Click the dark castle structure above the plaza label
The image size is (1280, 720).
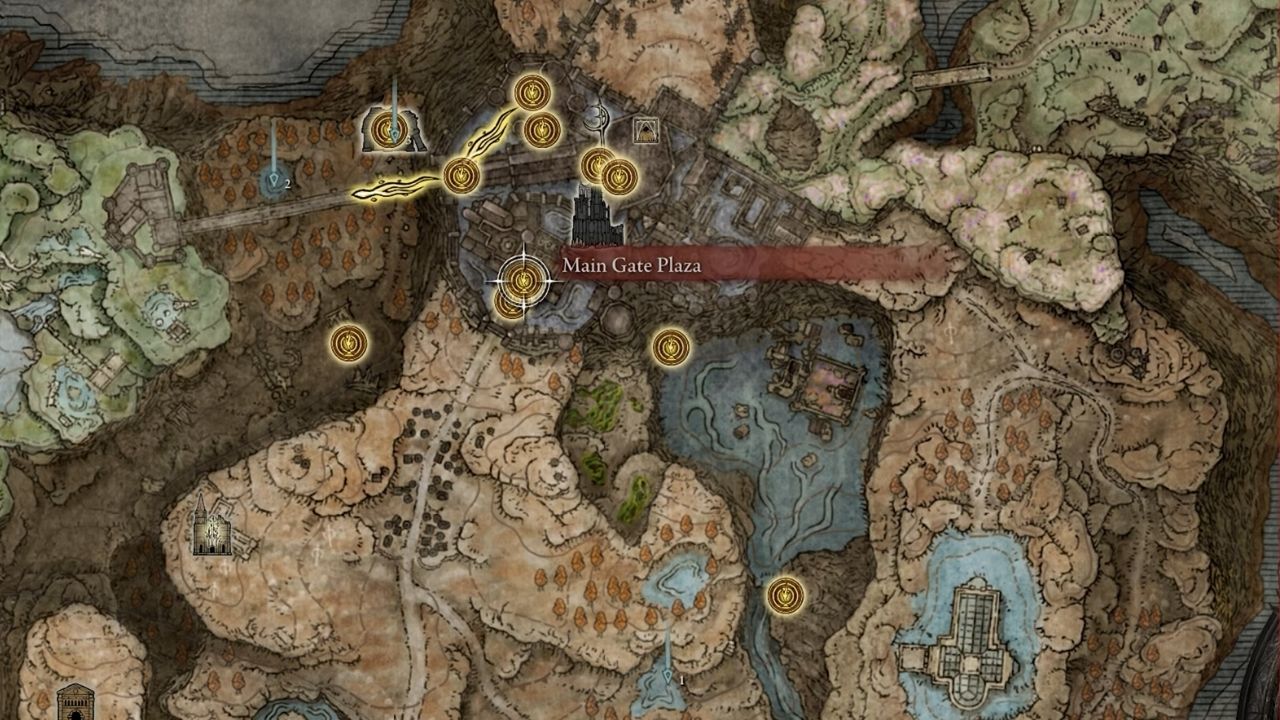click(591, 215)
